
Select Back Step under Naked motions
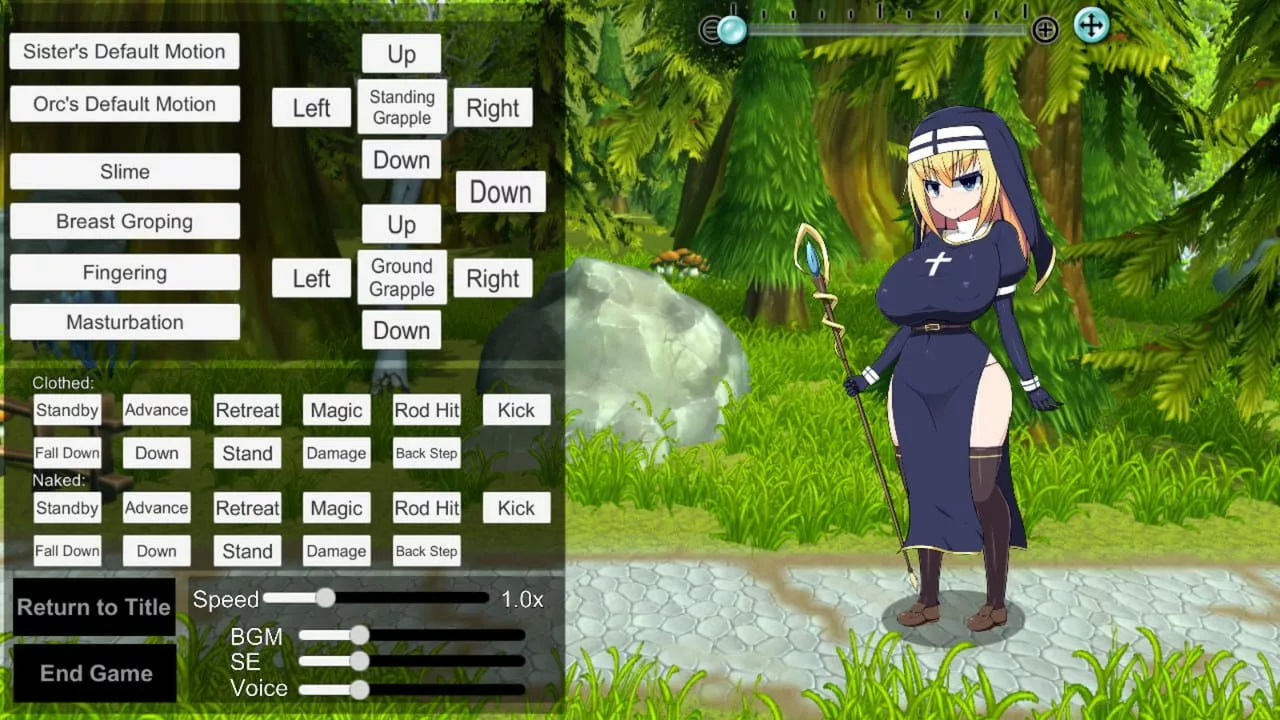click(x=426, y=551)
